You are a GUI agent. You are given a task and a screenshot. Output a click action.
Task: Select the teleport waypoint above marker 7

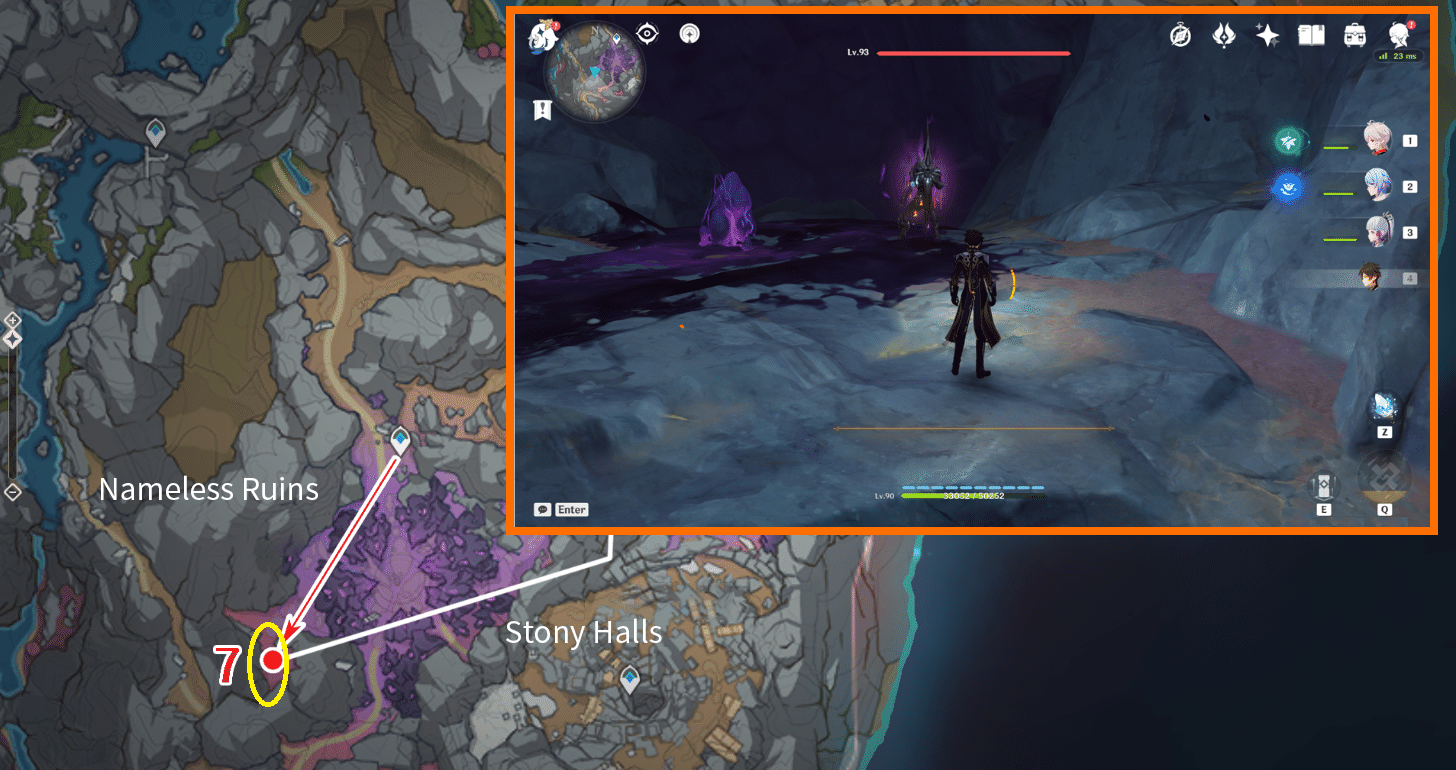coord(399,440)
